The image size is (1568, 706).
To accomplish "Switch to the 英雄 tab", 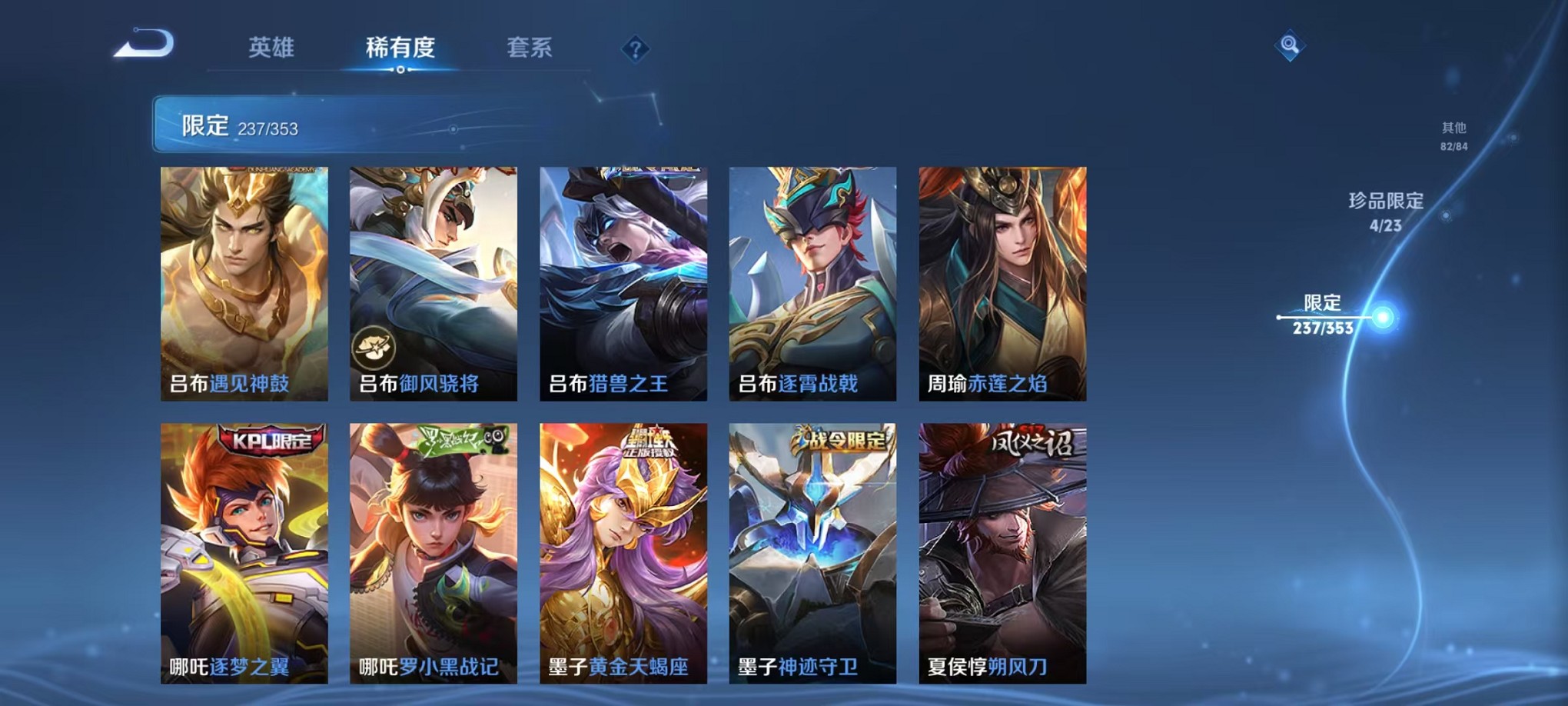I will 273,46.
